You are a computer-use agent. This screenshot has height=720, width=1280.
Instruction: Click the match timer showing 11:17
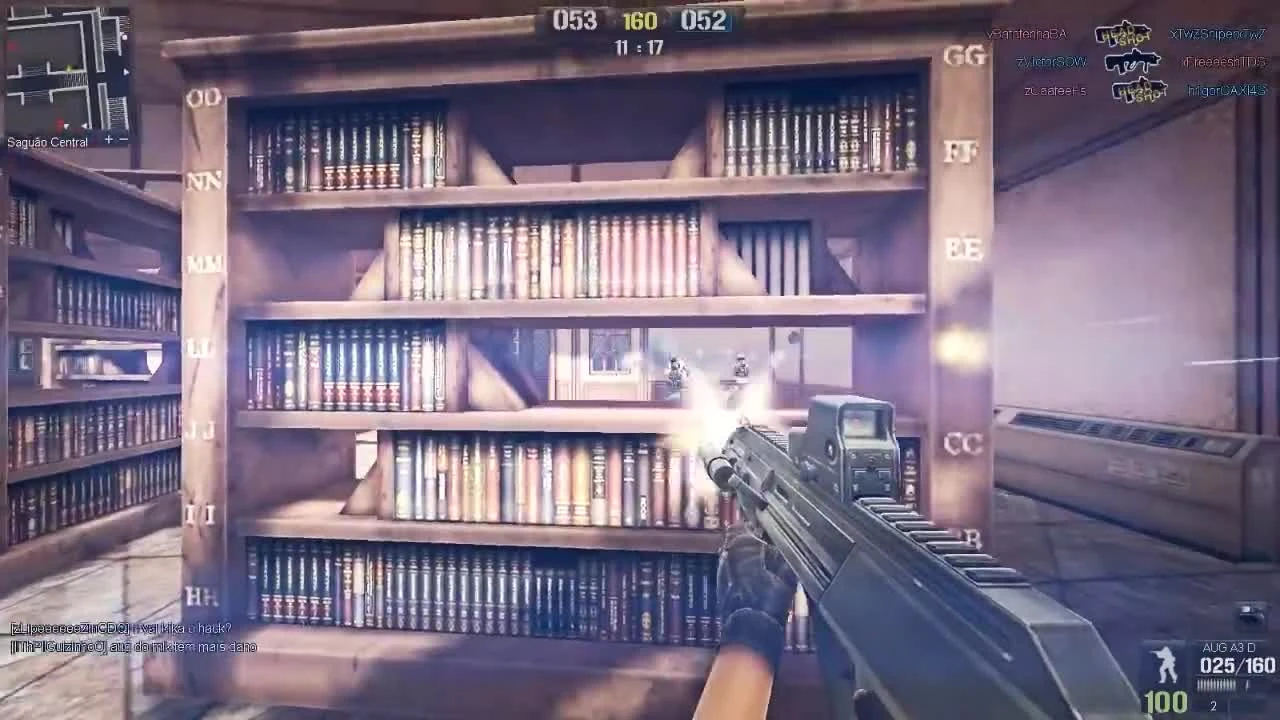tap(637, 44)
